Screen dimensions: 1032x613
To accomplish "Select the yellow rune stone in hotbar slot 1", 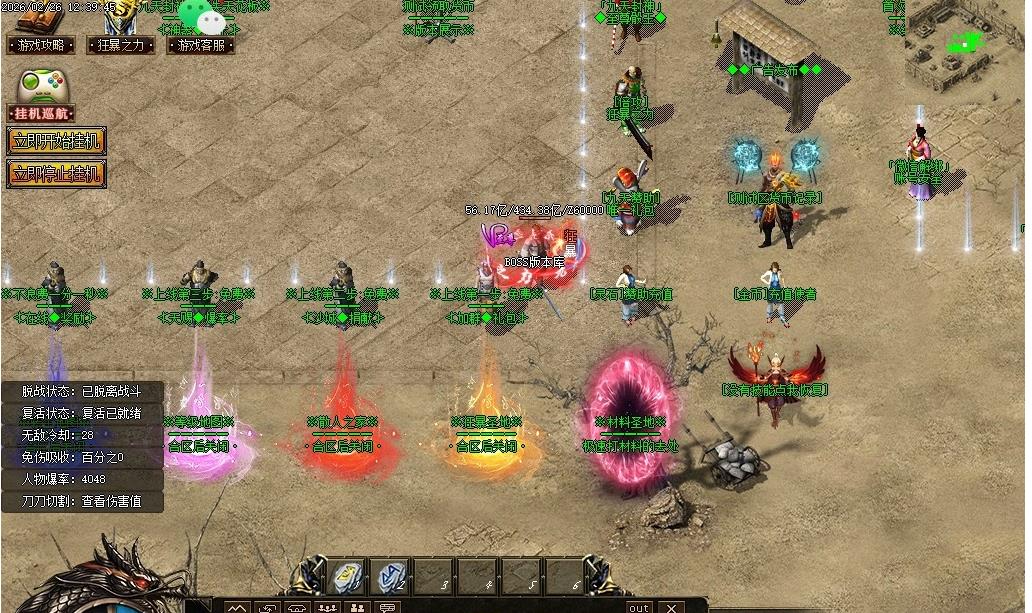I will point(346,576).
